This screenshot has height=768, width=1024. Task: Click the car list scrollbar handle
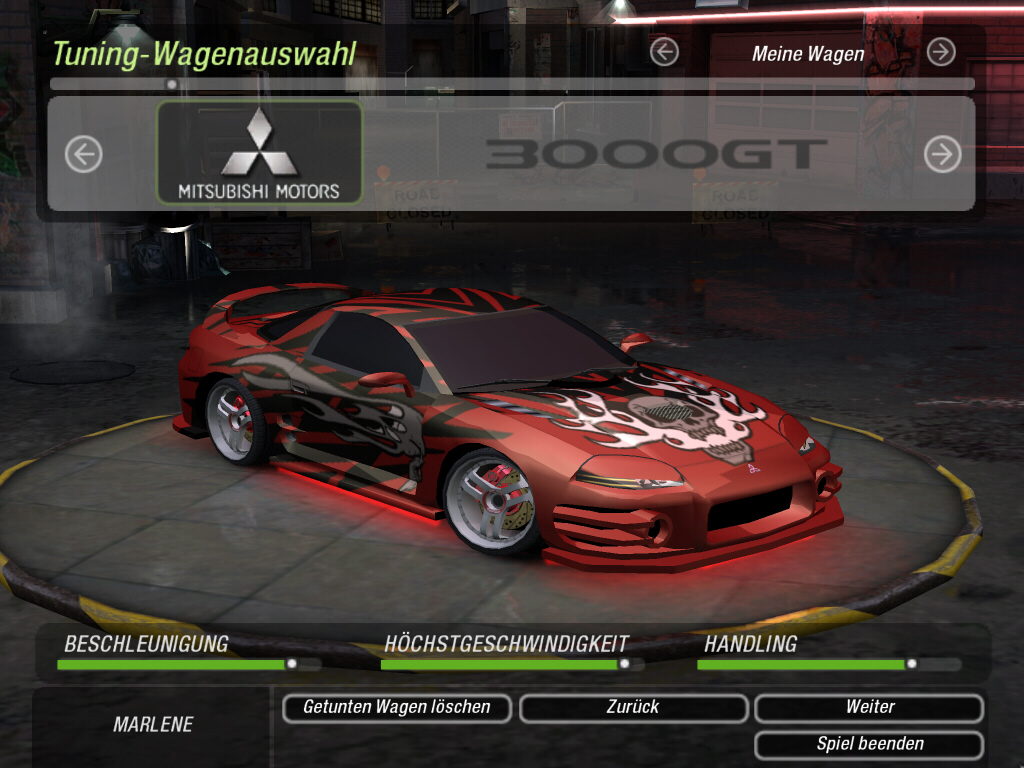click(172, 85)
